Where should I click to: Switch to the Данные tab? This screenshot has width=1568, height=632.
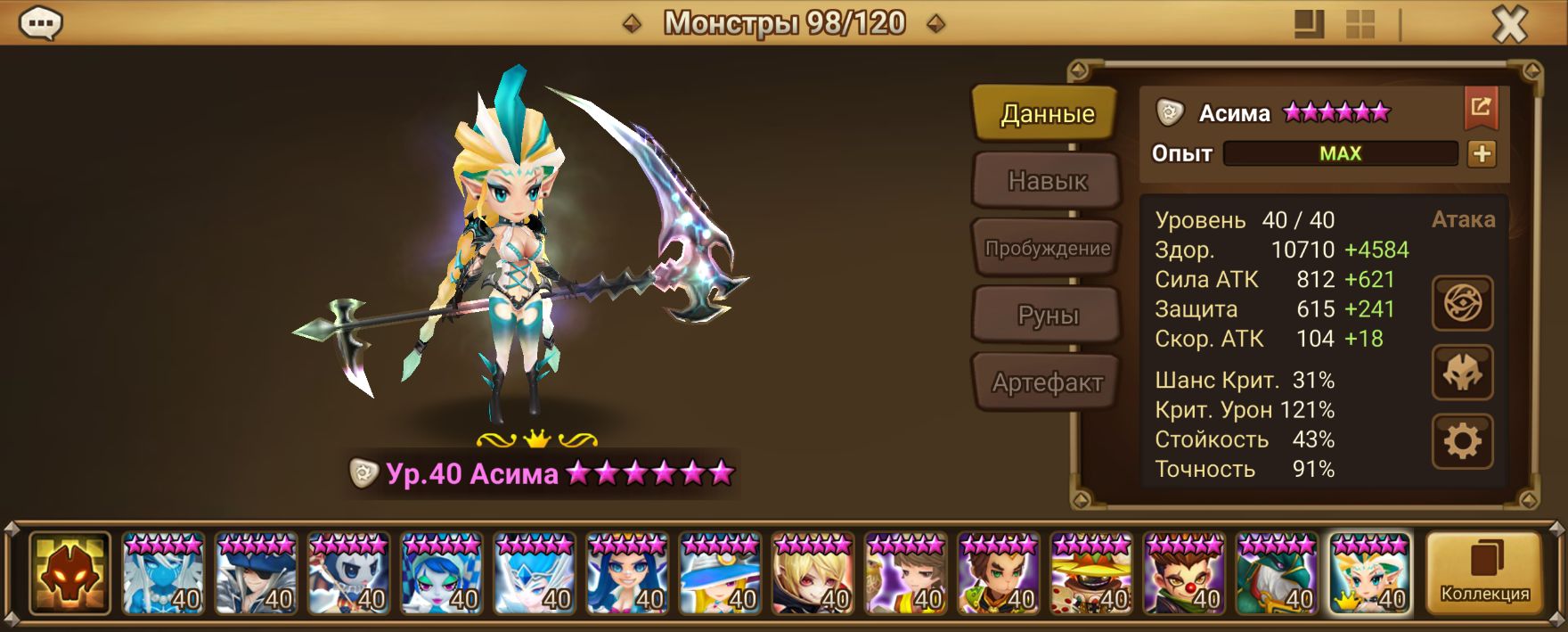[x=1047, y=113]
